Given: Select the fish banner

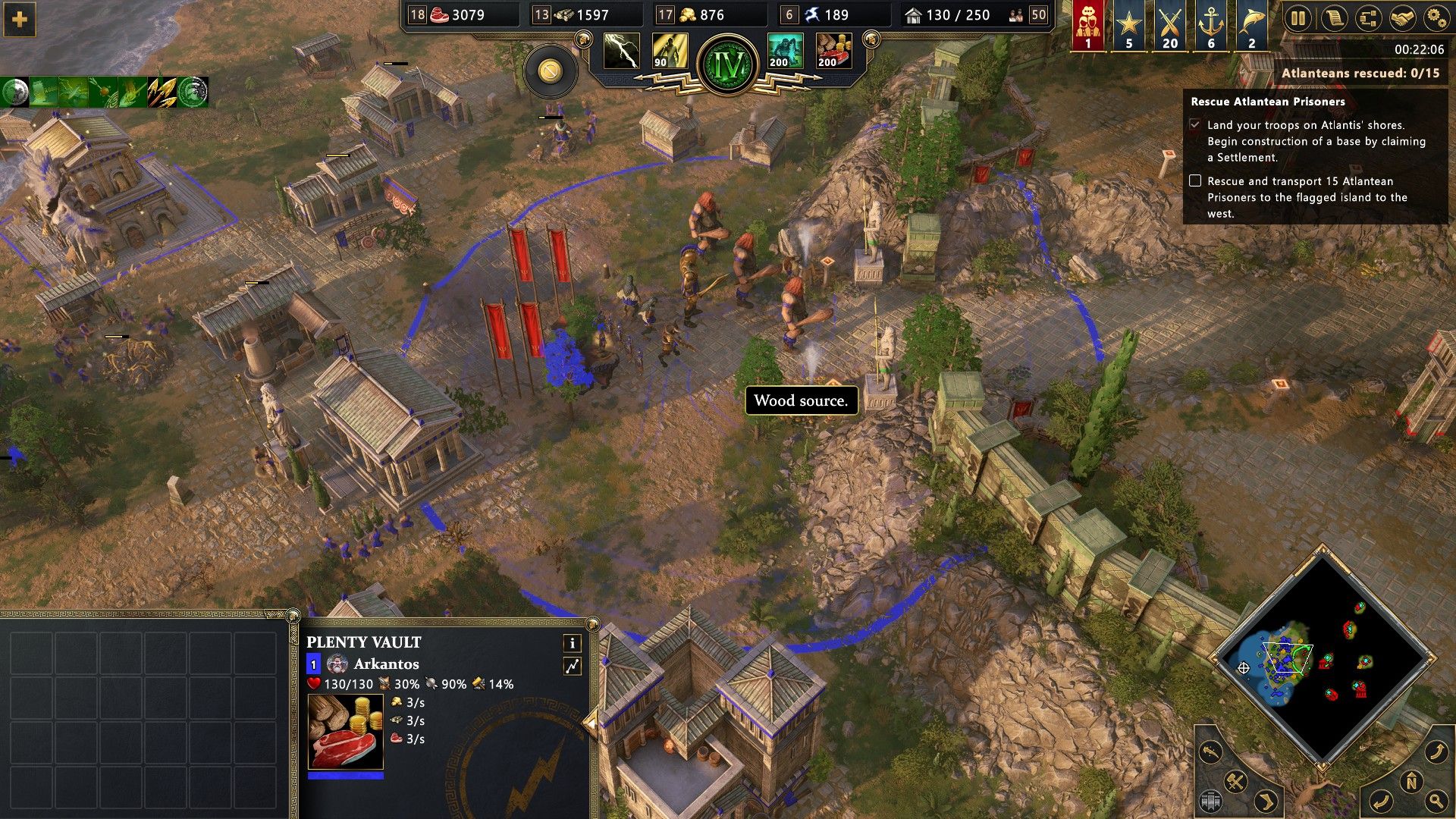Looking at the screenshot, I should 1252,25.
